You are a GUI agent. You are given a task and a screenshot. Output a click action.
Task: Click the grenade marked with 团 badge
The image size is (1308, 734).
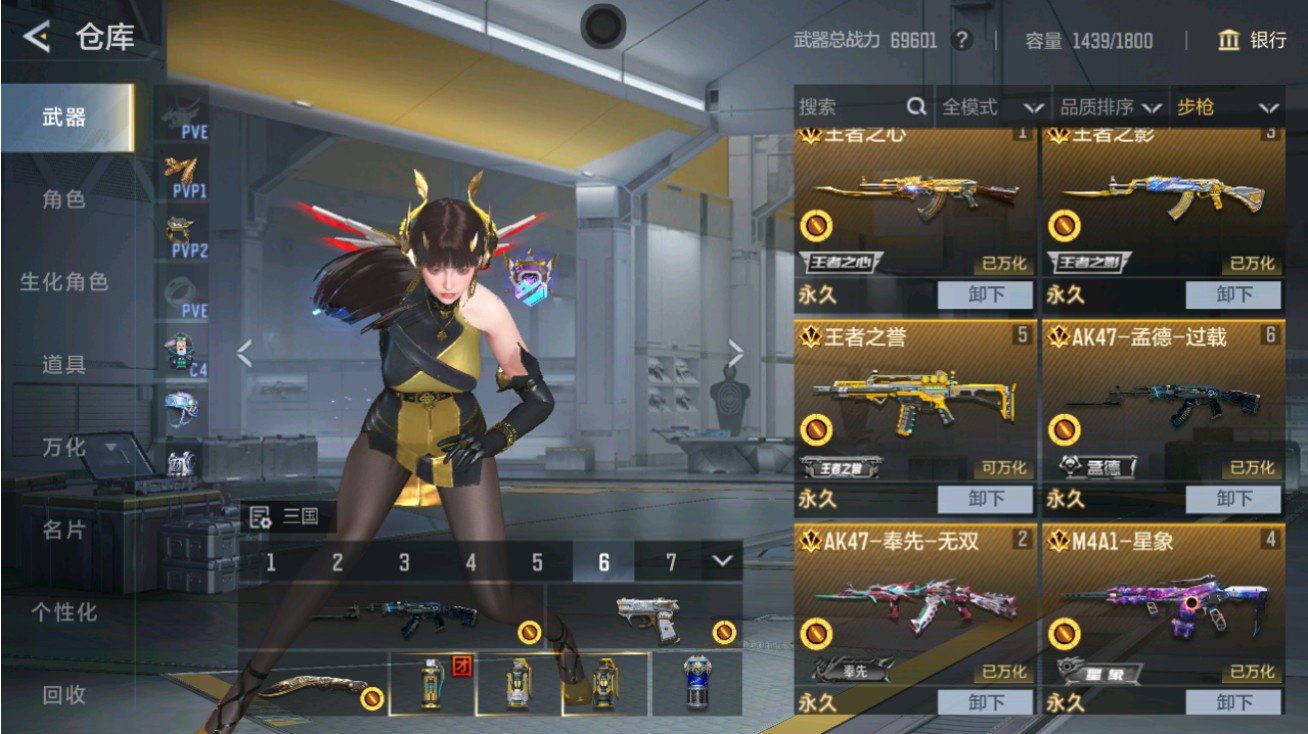pyautogui.click(x=432, y=682)
